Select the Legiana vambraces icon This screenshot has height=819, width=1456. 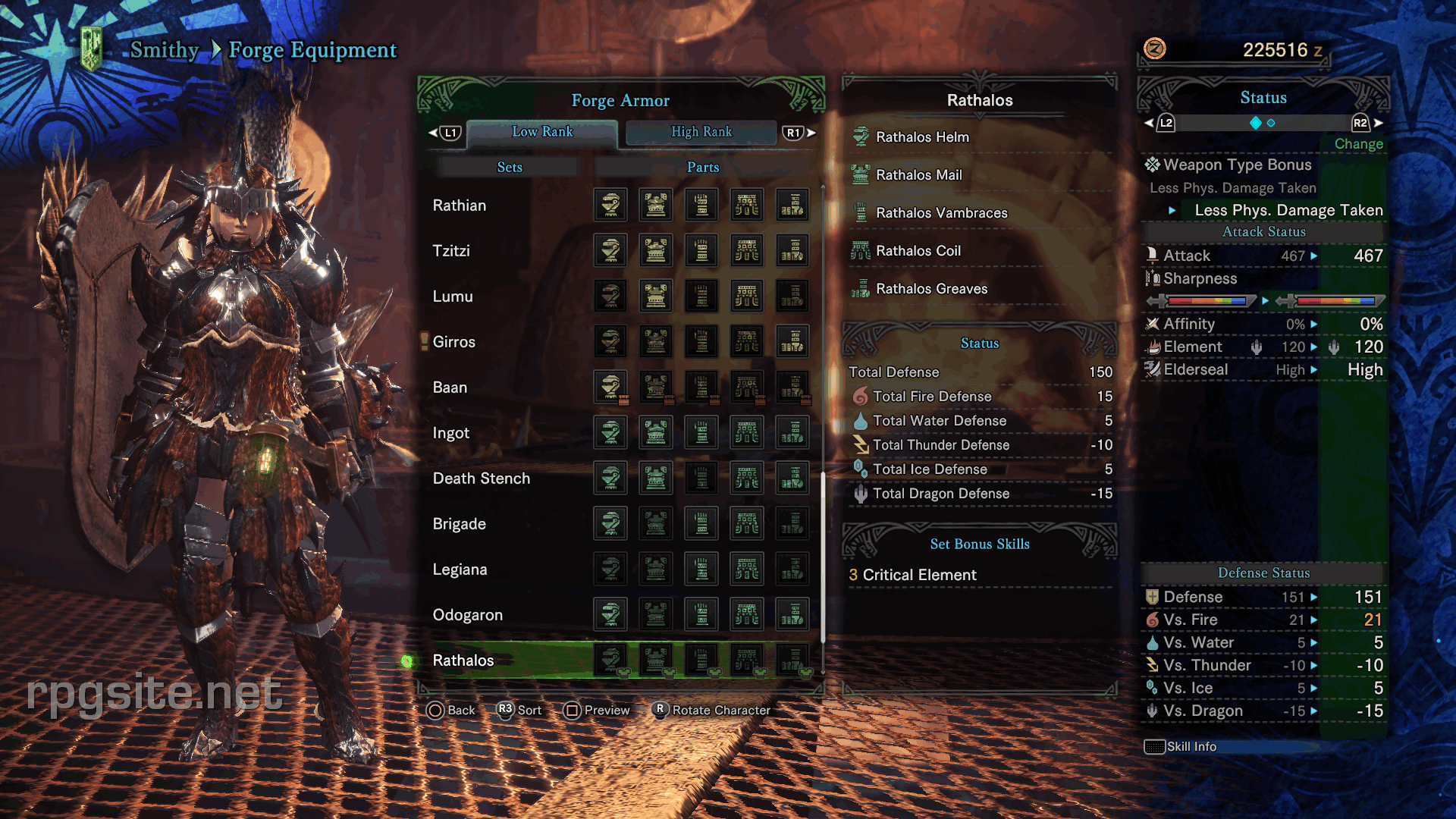pyautogui.click(x=701, y=569)
